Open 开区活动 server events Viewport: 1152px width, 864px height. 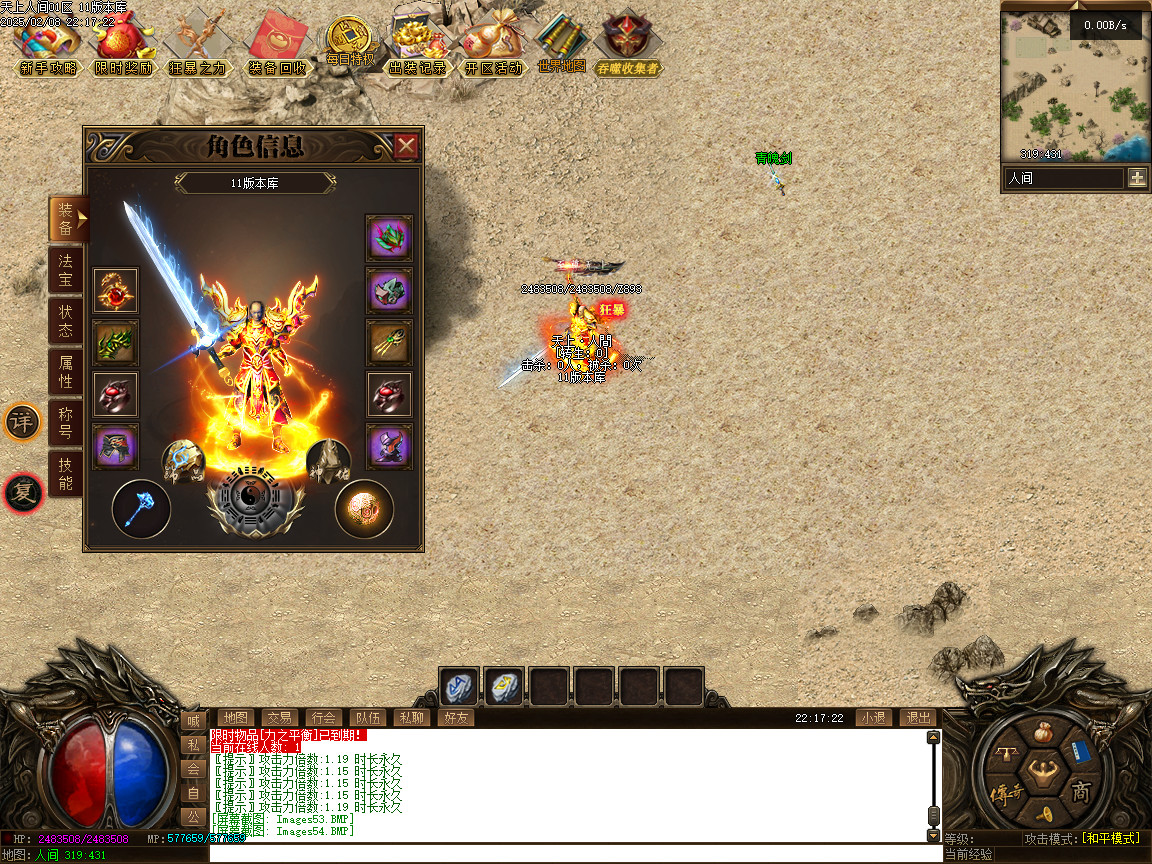coord(492,47)
